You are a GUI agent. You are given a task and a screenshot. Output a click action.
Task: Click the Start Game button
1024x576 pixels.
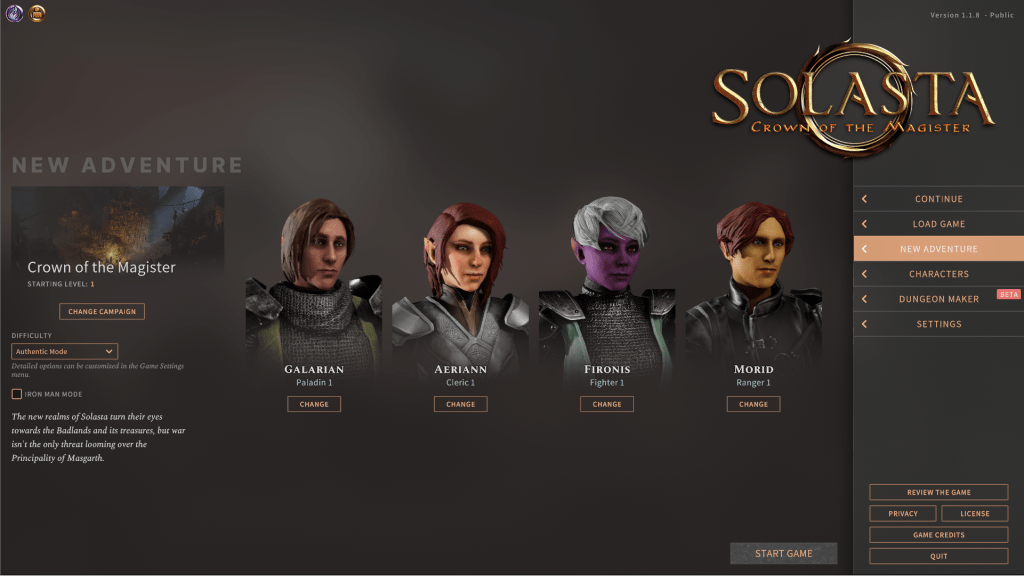pyautogui.click(x=783, y=553)
